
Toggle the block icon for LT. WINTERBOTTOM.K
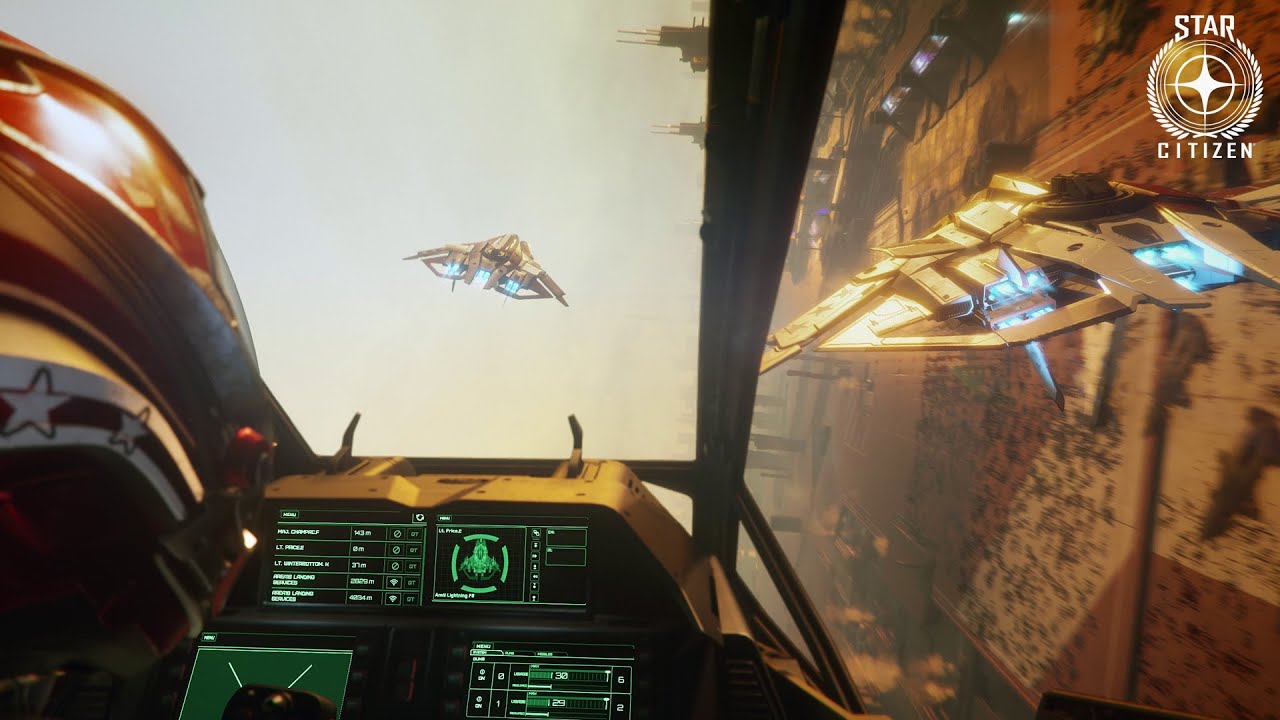[395, 566]
